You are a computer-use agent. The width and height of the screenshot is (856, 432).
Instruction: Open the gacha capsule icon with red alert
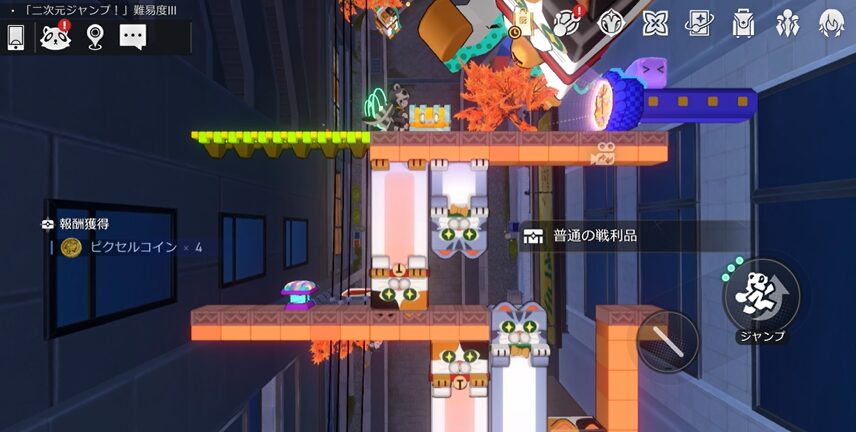[568, 22]
